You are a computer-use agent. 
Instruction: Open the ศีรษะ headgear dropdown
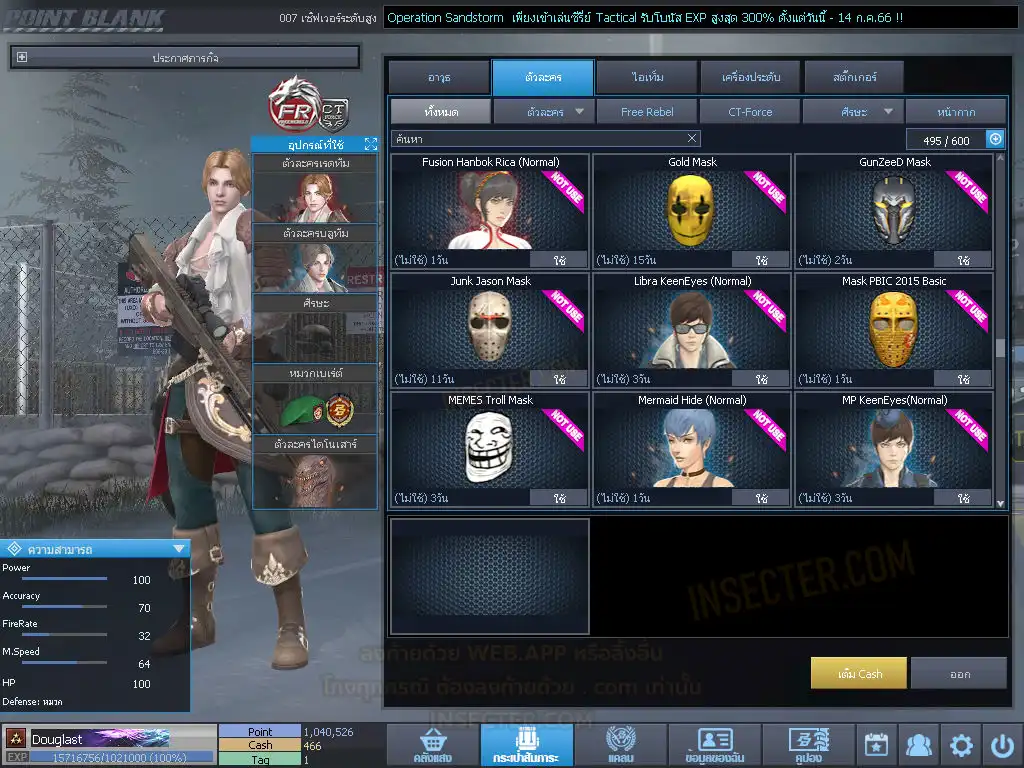853,112
